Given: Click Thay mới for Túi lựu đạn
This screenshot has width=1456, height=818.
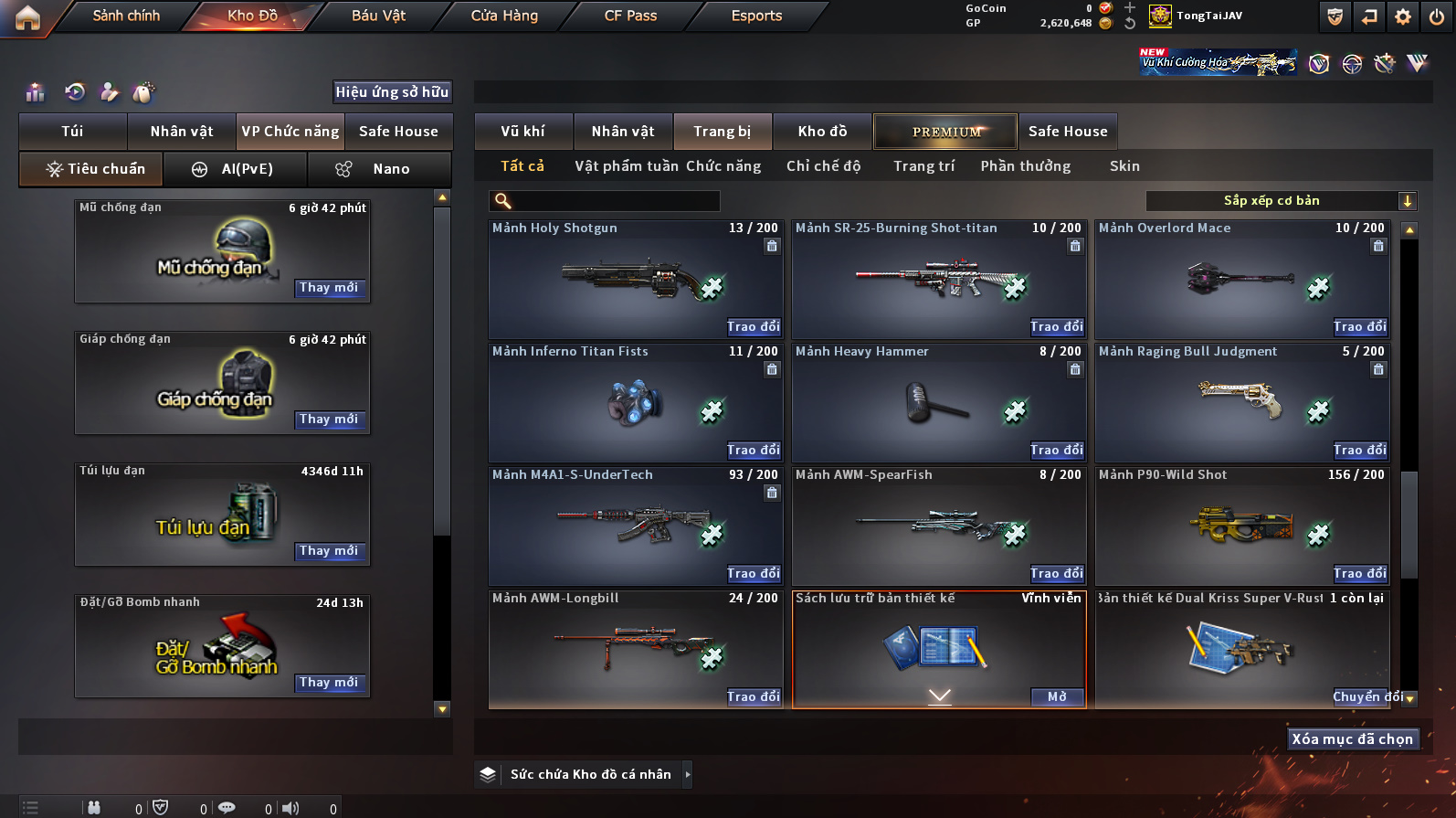Looking at the screenshot, I should [x=329, y=550].
